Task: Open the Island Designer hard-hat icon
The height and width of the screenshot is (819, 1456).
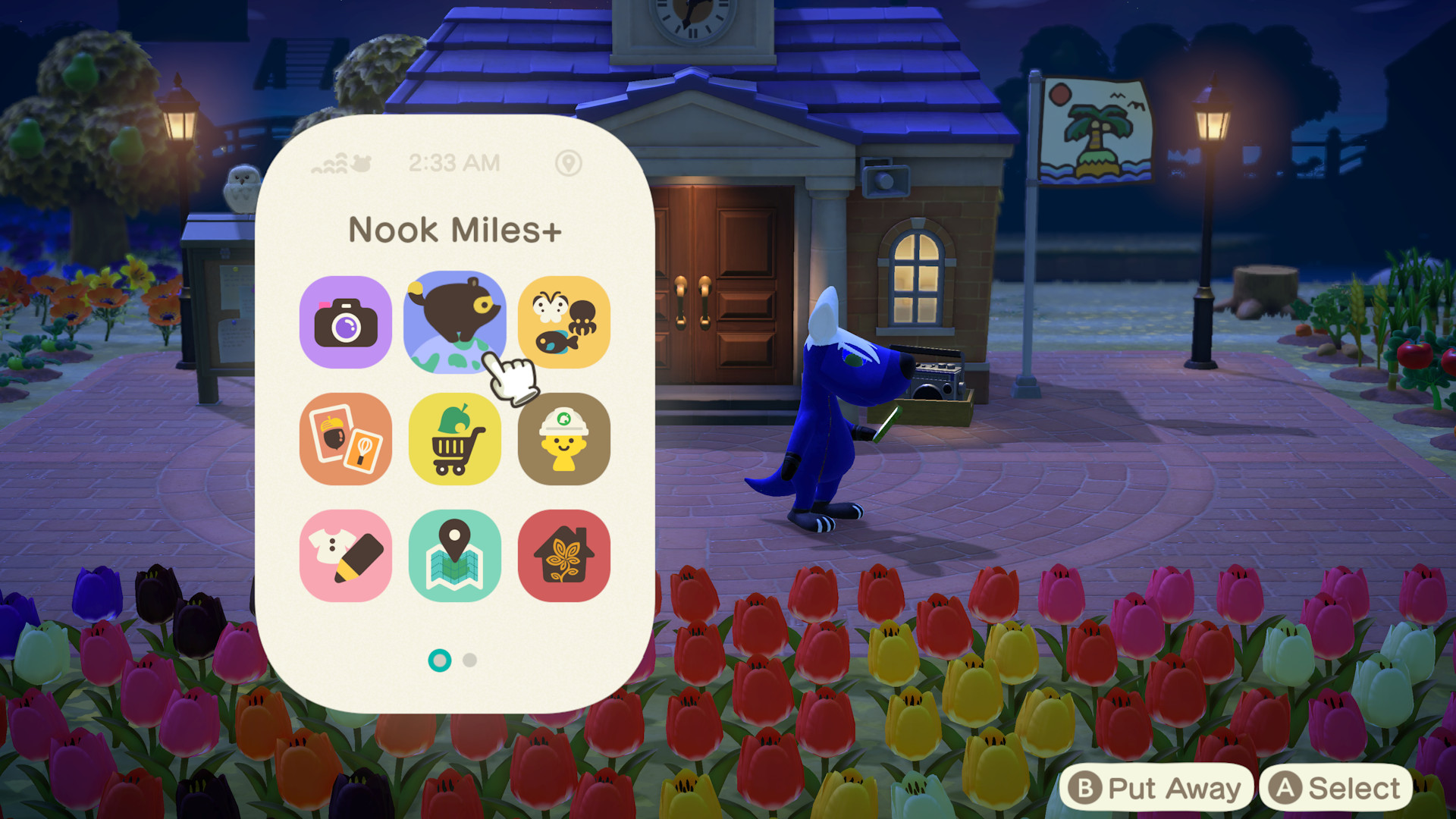Action: [x=563, y=438]
